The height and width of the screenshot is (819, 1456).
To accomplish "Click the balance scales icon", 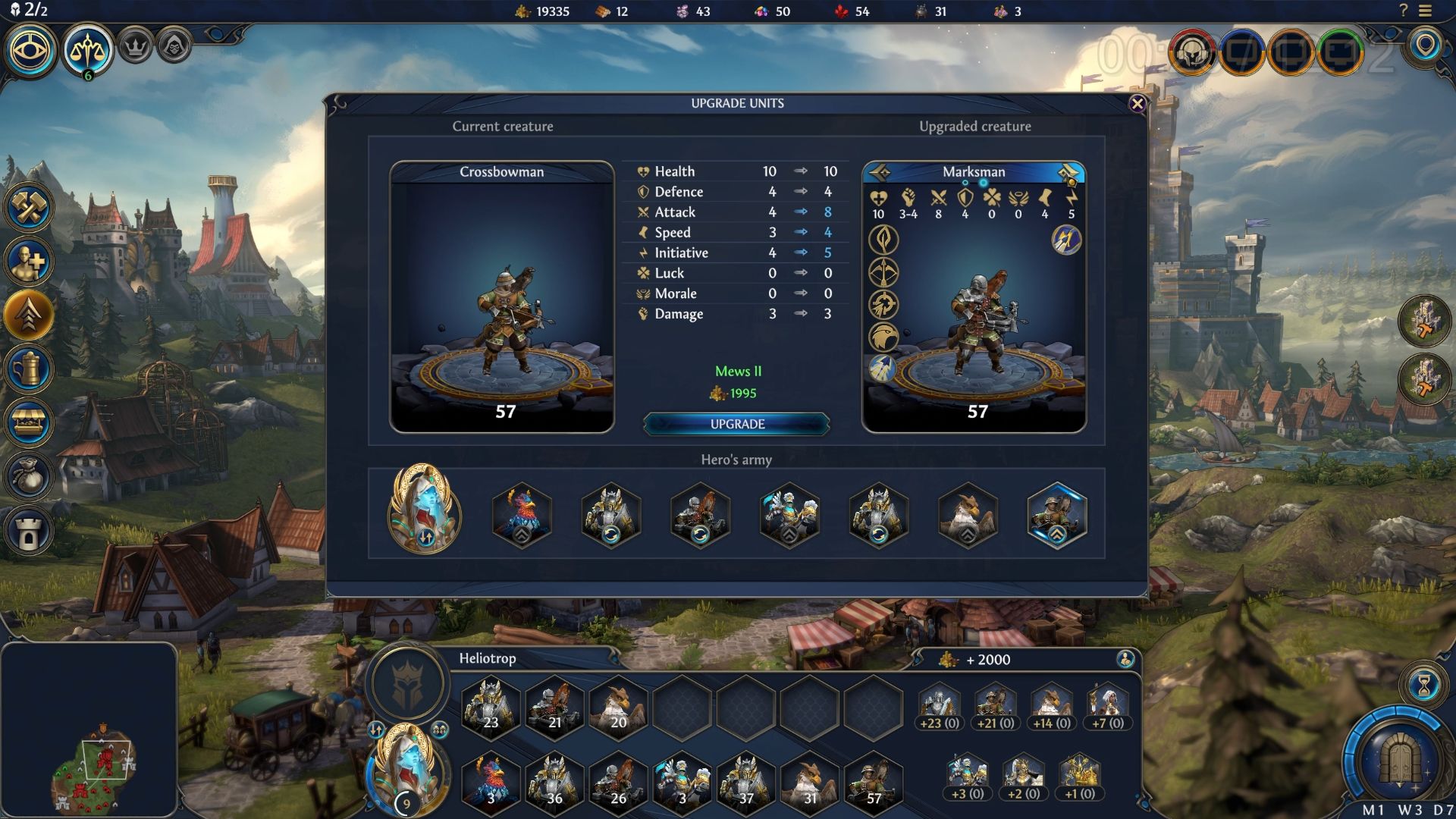I will [87, 50].
